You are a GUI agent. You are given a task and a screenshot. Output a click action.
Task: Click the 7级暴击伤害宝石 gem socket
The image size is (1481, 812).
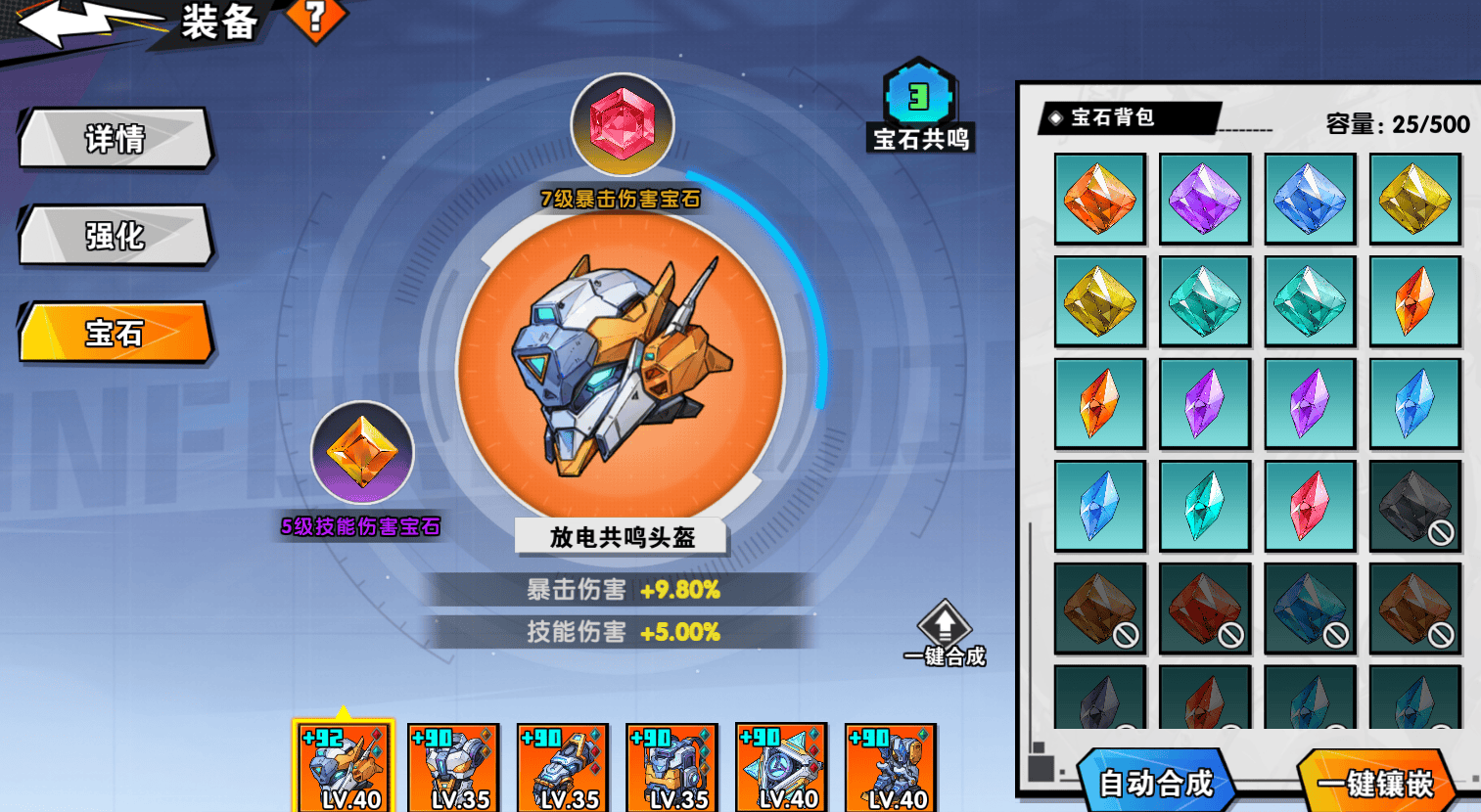[x=624, y=124]
